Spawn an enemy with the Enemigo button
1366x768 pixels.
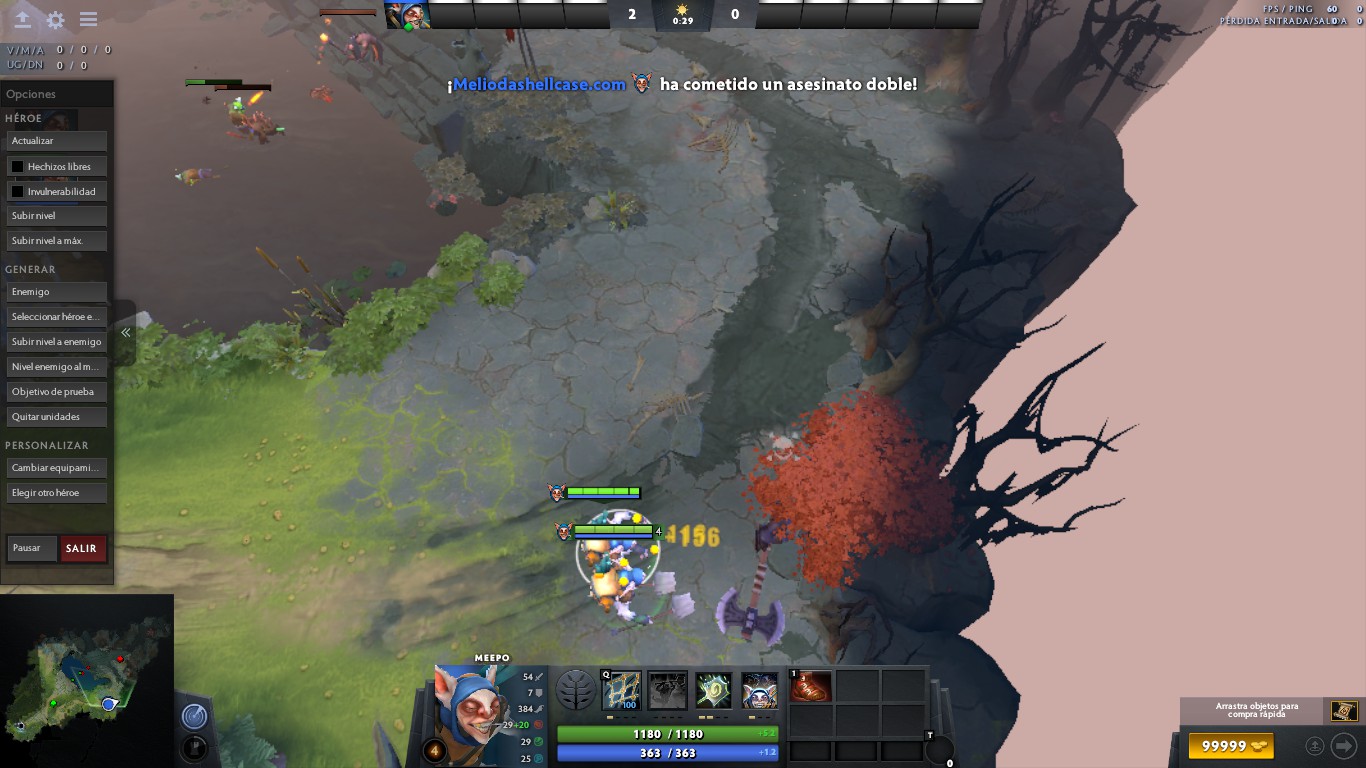56,292
